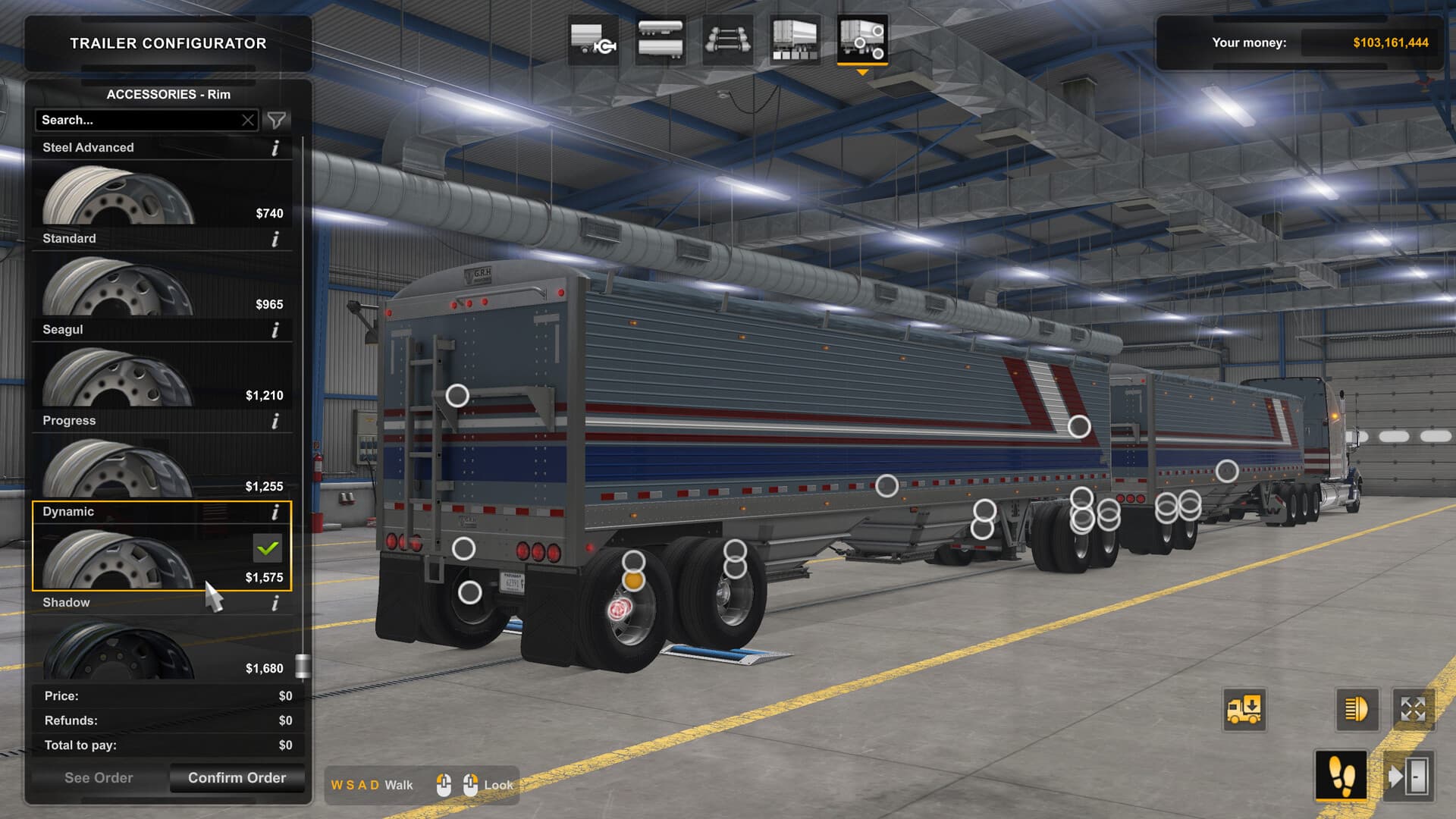
Task: Expand info for Steel Advanced rim
Action: [x=274, y=148]
